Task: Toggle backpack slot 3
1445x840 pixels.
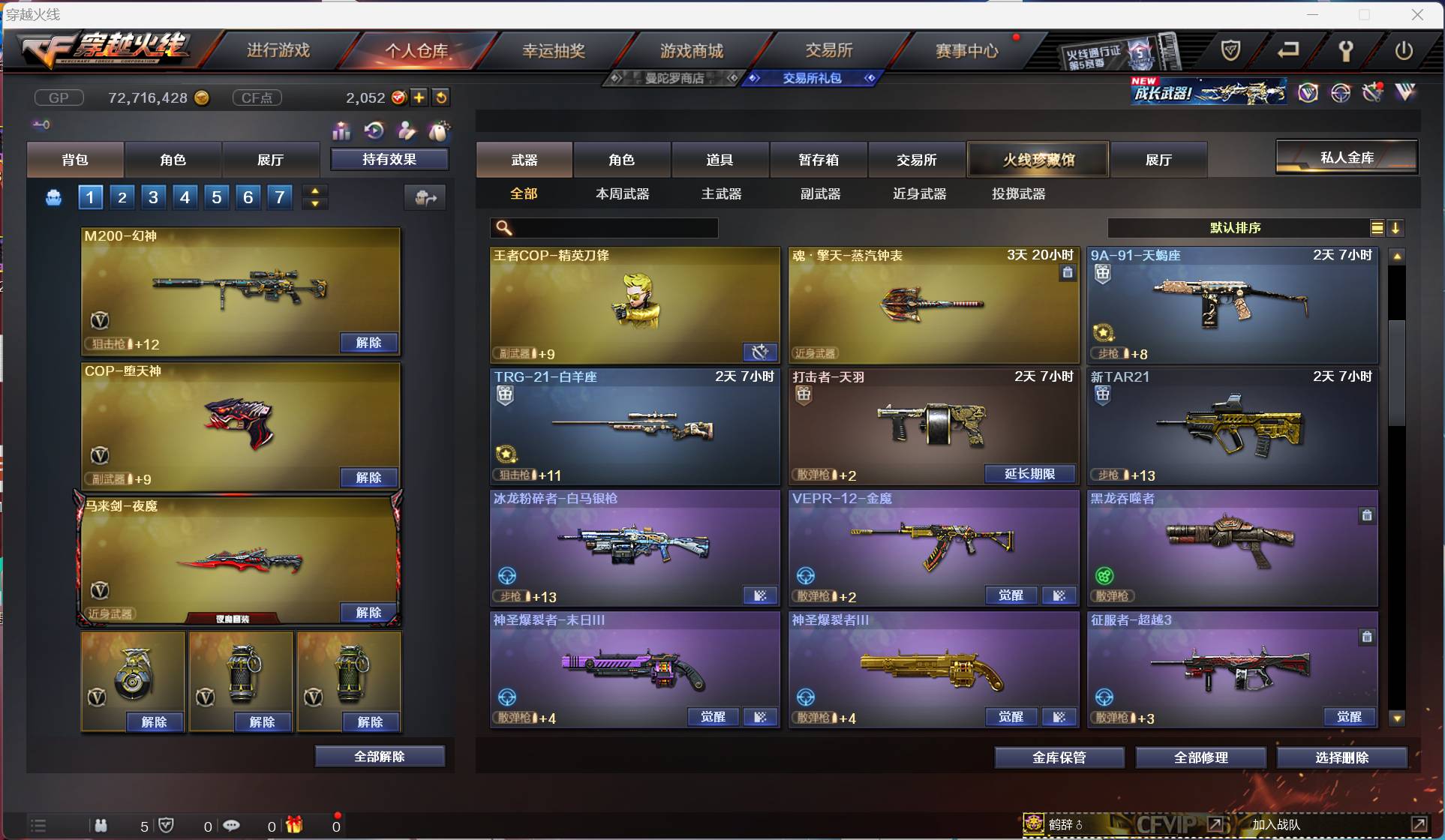Action: click(153, 197)
